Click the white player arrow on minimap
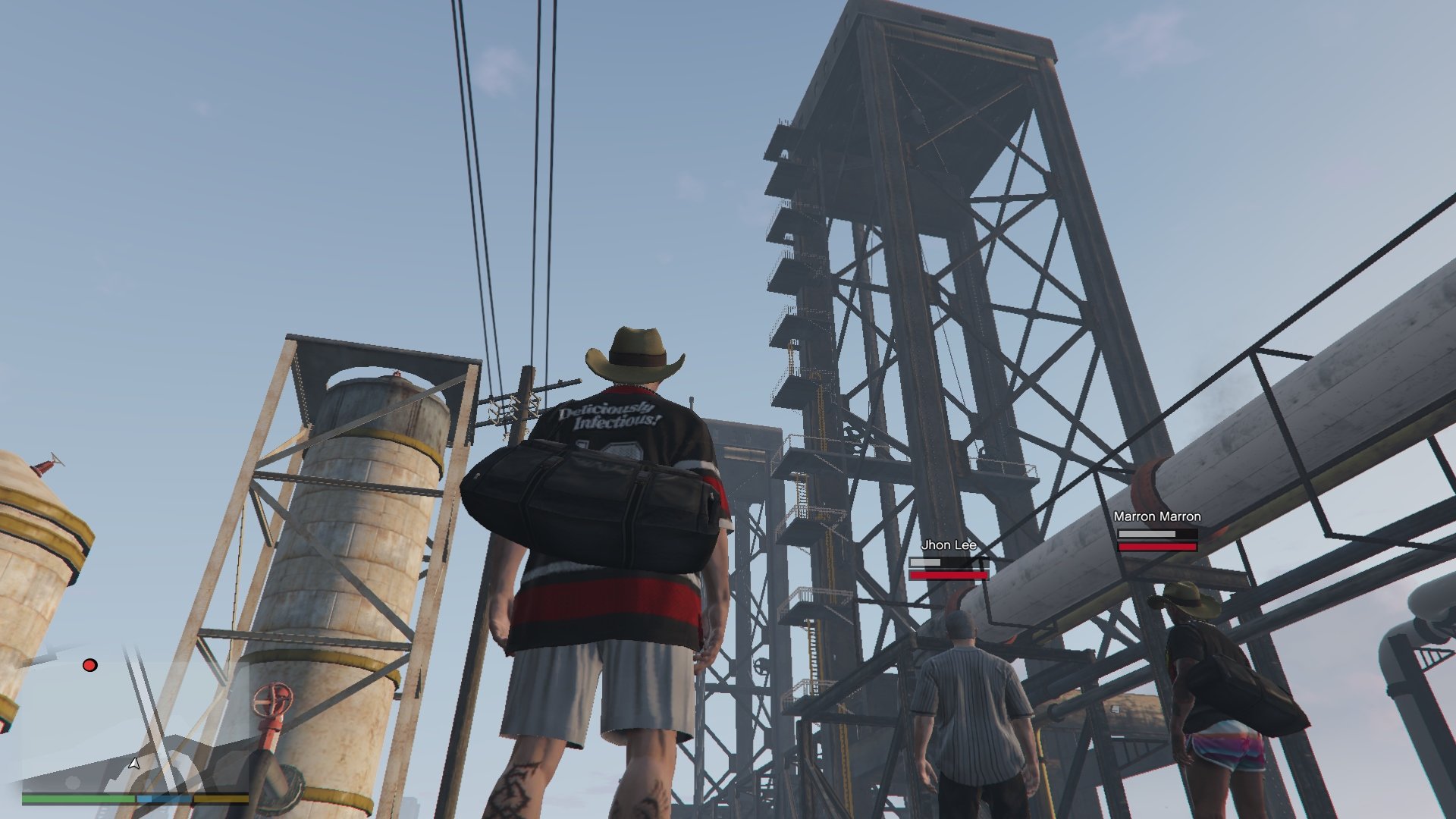 click(134, 763)
